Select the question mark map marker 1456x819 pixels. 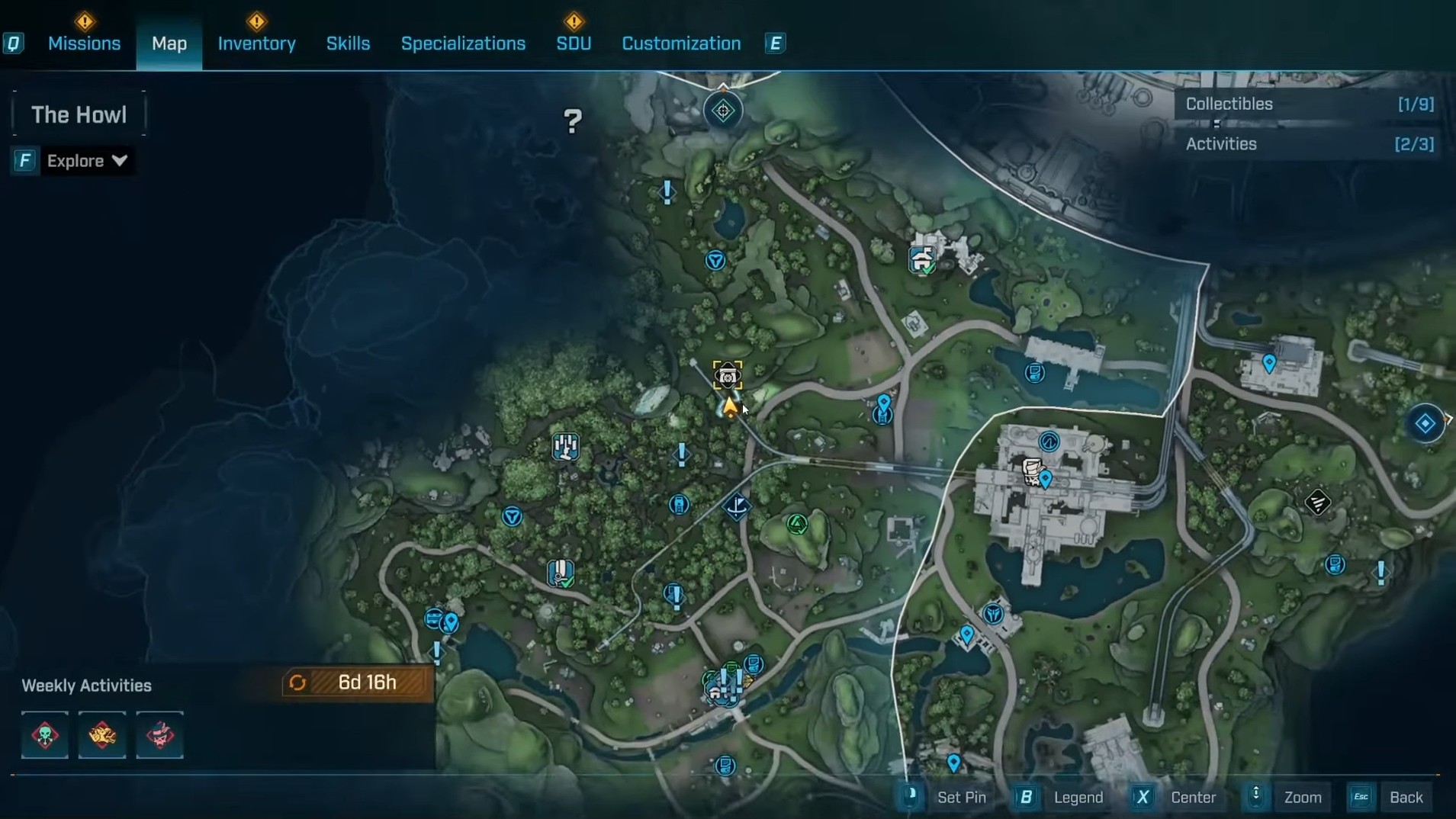pyautogui.click(x=573, y=120)
